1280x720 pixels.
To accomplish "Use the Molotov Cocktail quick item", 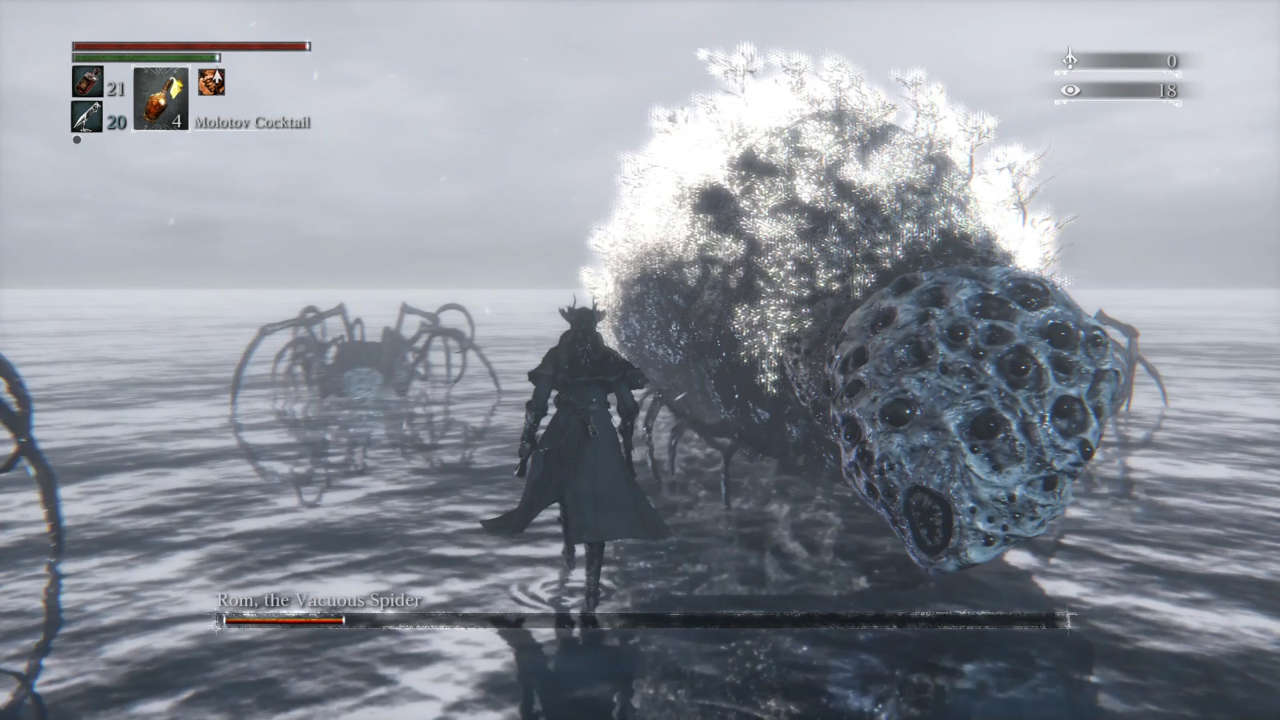I will coord(160,98).
